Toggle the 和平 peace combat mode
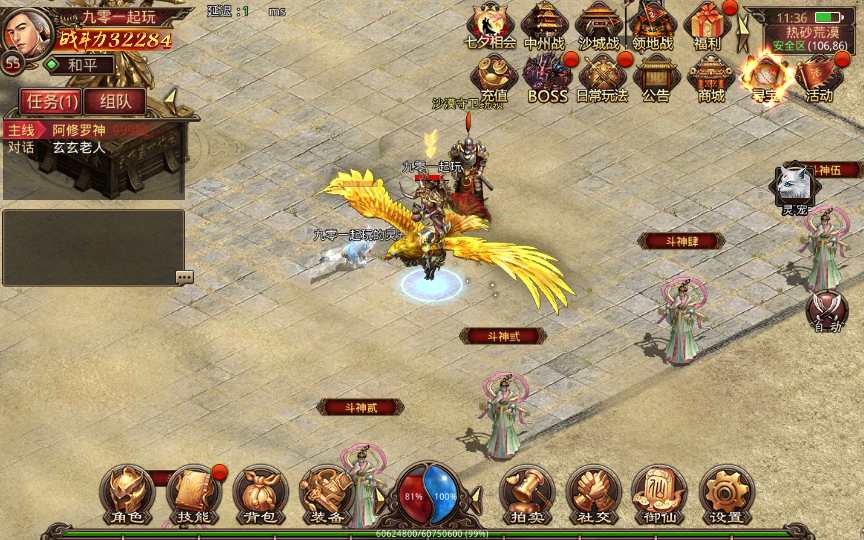This screenshot has height=540, width=864. point(80,65)
